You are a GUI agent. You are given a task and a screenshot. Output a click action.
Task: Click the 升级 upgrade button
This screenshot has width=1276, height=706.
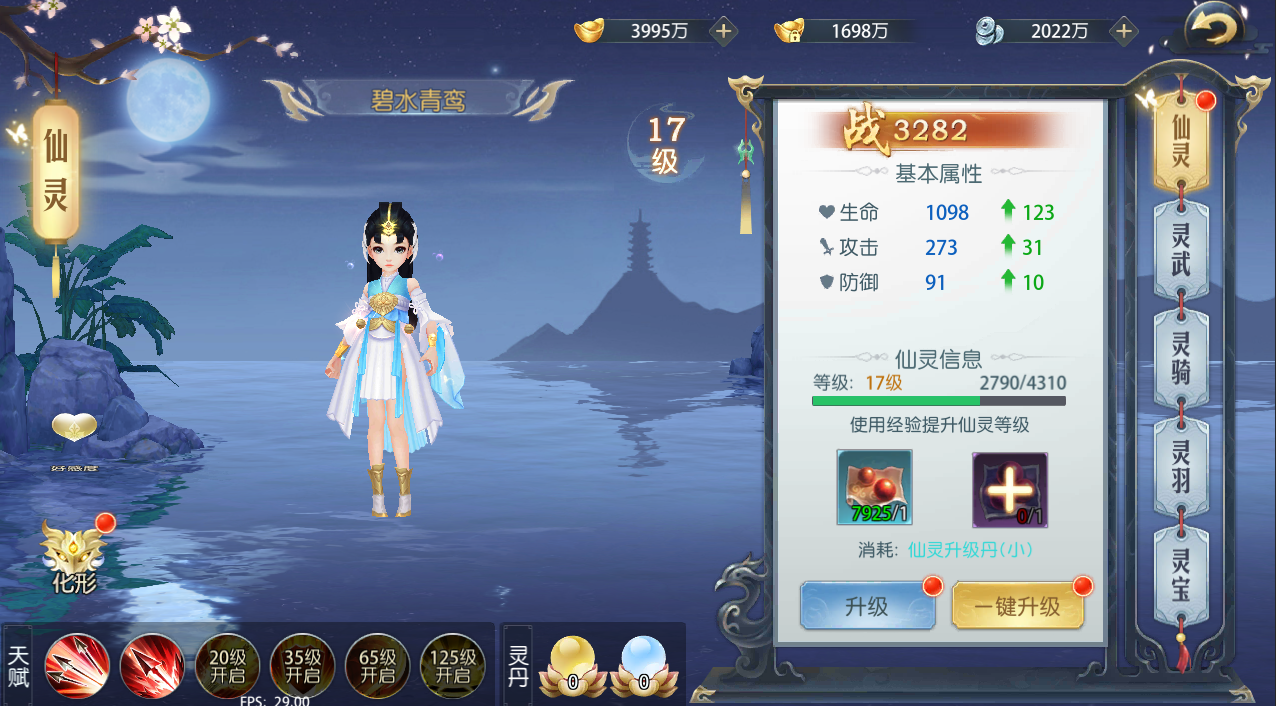click(x=867, y=606)
